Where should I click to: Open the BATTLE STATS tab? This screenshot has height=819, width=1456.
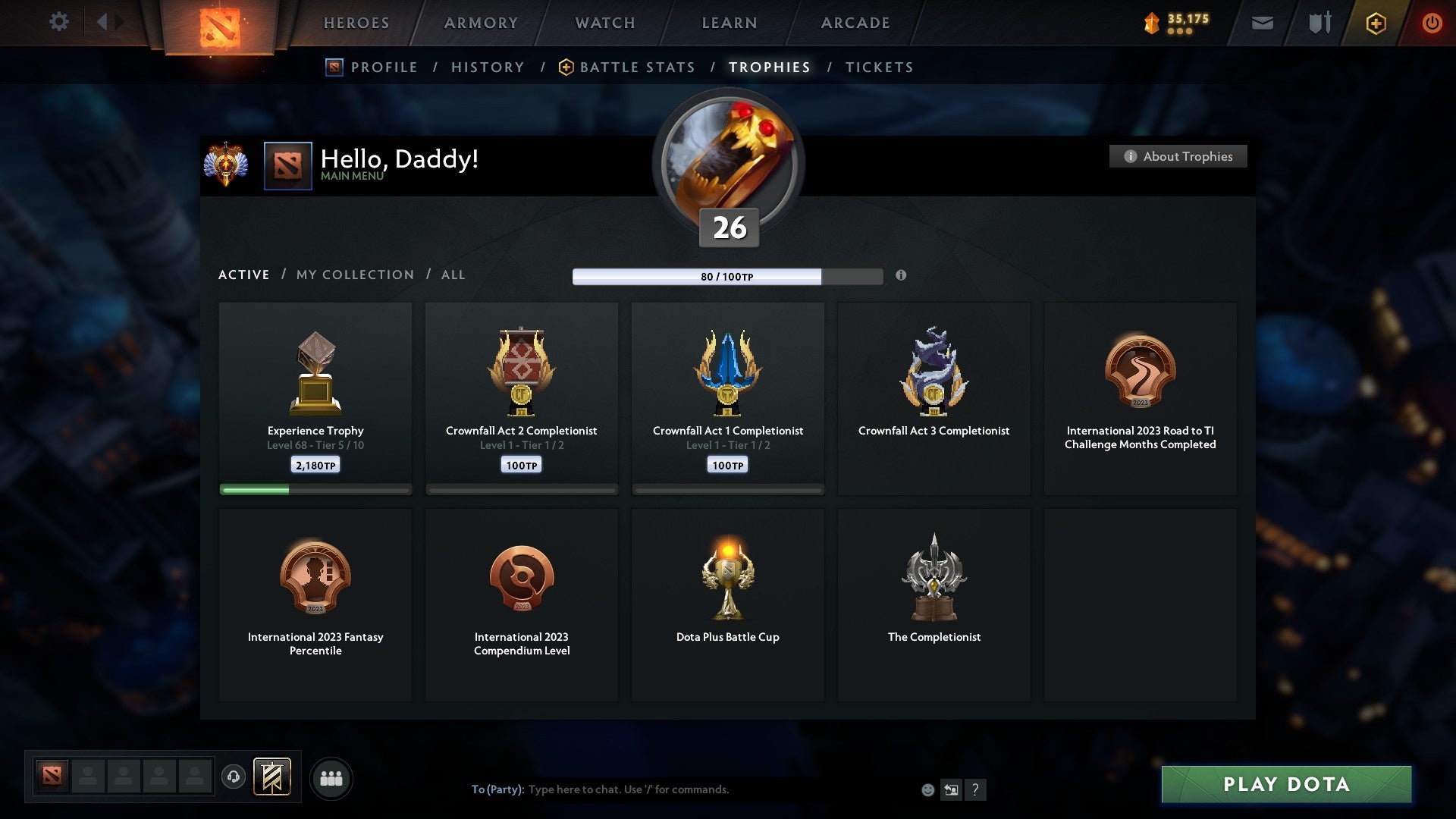tap(636, 67)
